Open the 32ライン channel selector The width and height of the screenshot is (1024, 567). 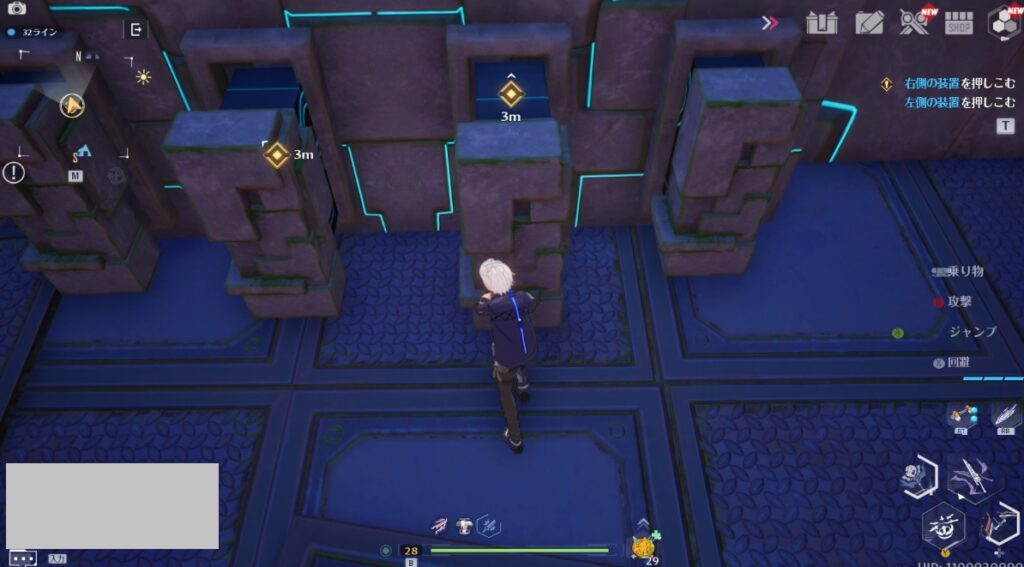(34, 32)
